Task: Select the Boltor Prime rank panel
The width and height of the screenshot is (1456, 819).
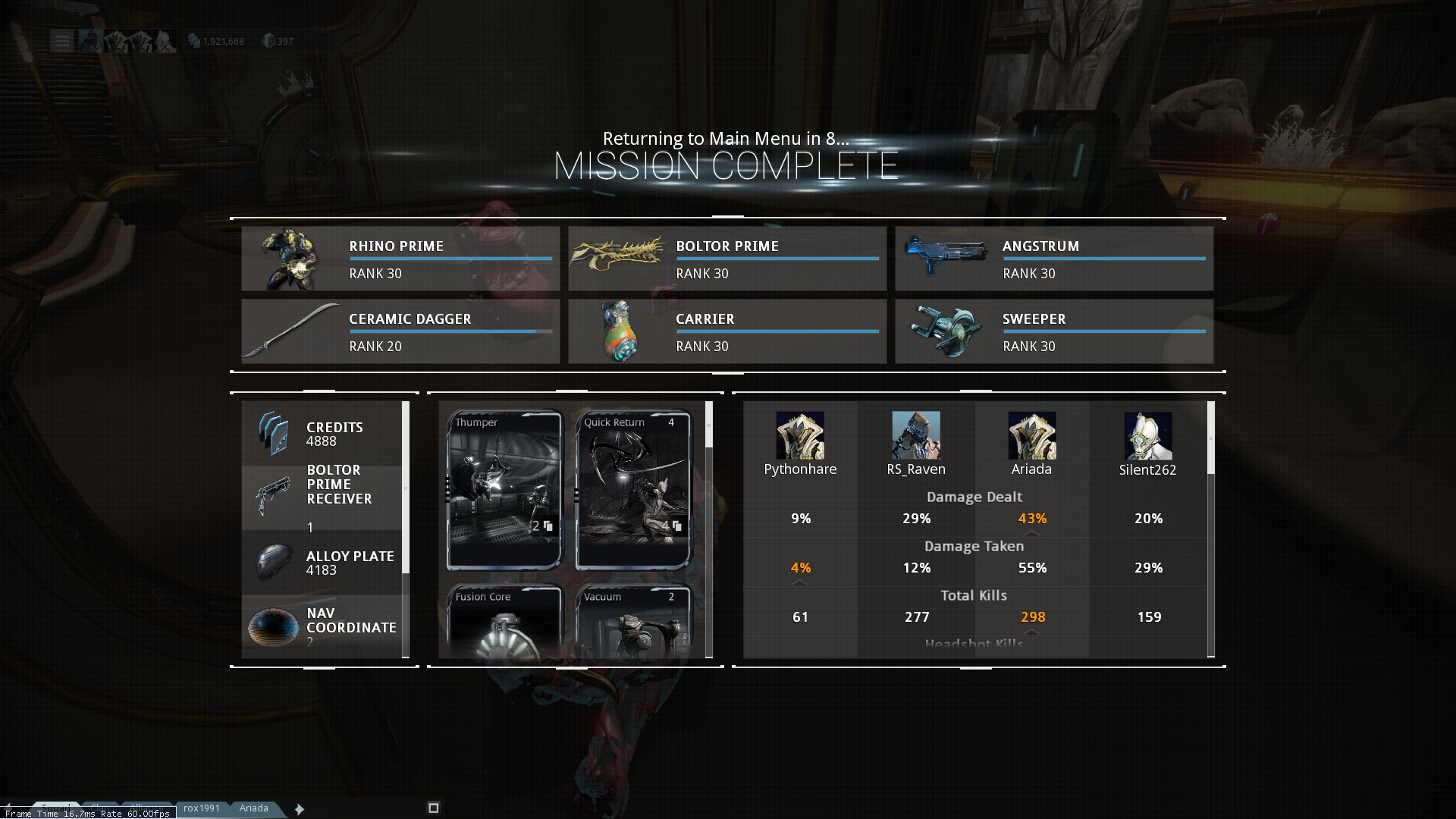Action: tap(727, 259)
